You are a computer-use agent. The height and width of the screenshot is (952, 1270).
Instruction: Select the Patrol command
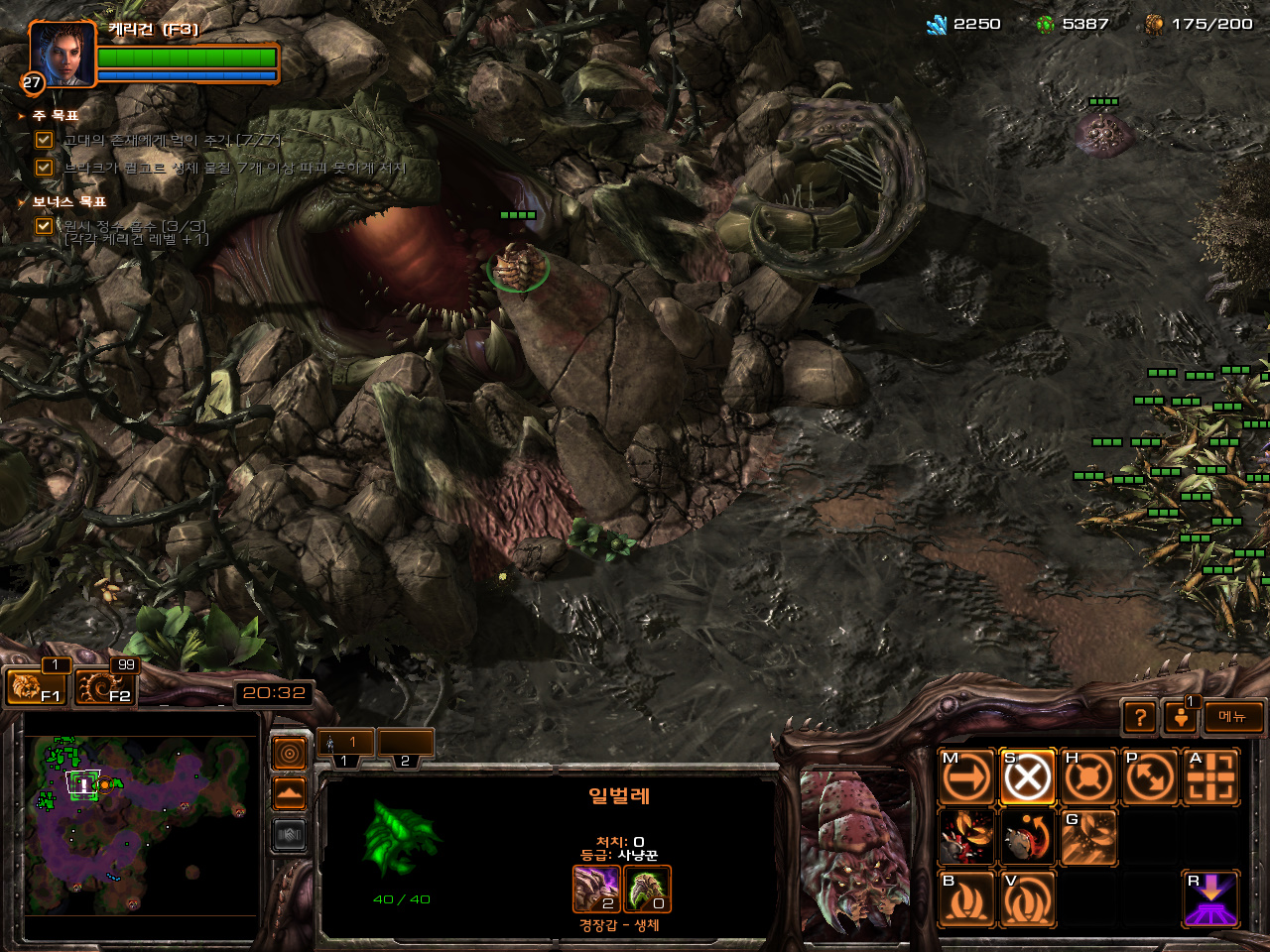tap(1150, 777)
